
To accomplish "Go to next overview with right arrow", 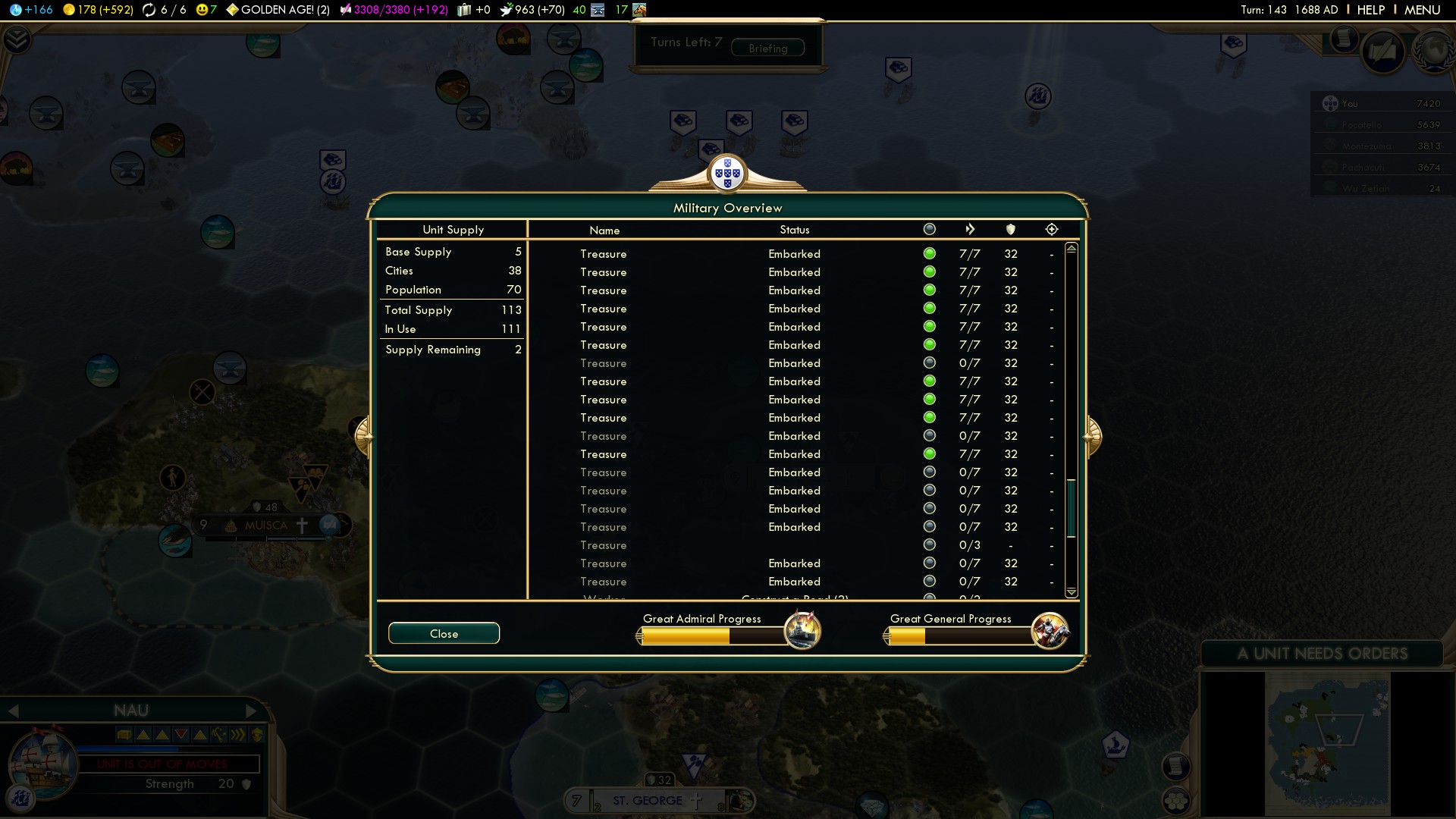I will point(1092,435).
